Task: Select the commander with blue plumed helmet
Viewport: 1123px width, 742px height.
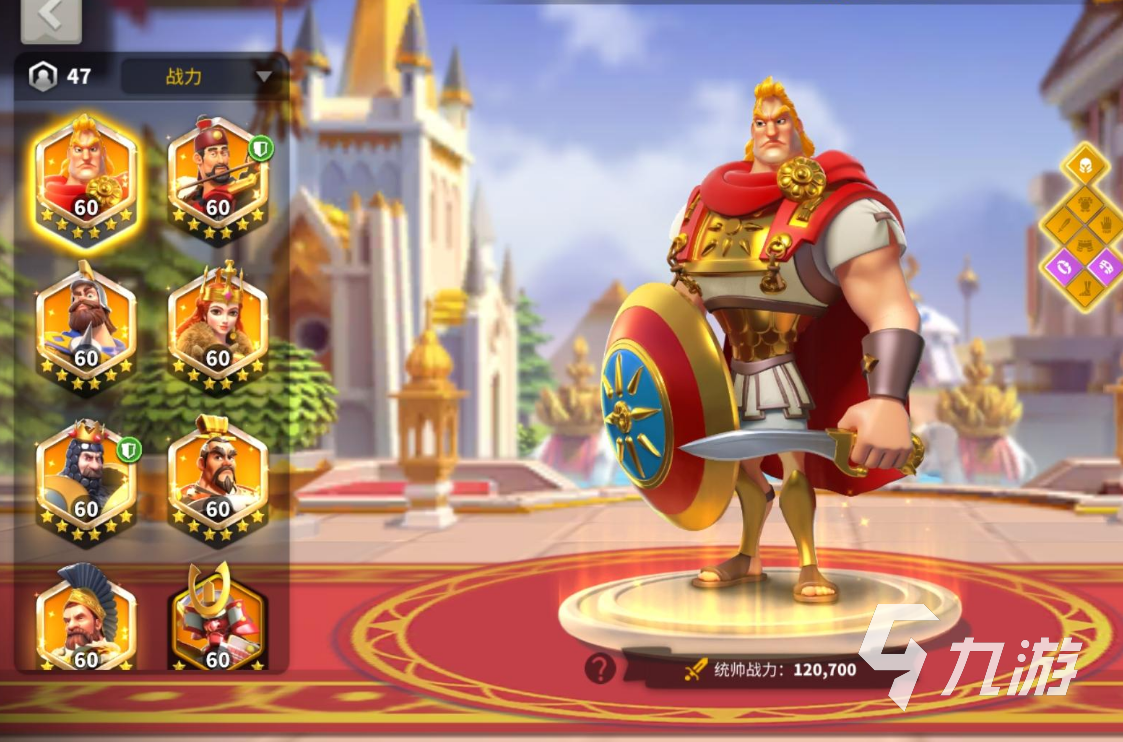Action: 85,620
